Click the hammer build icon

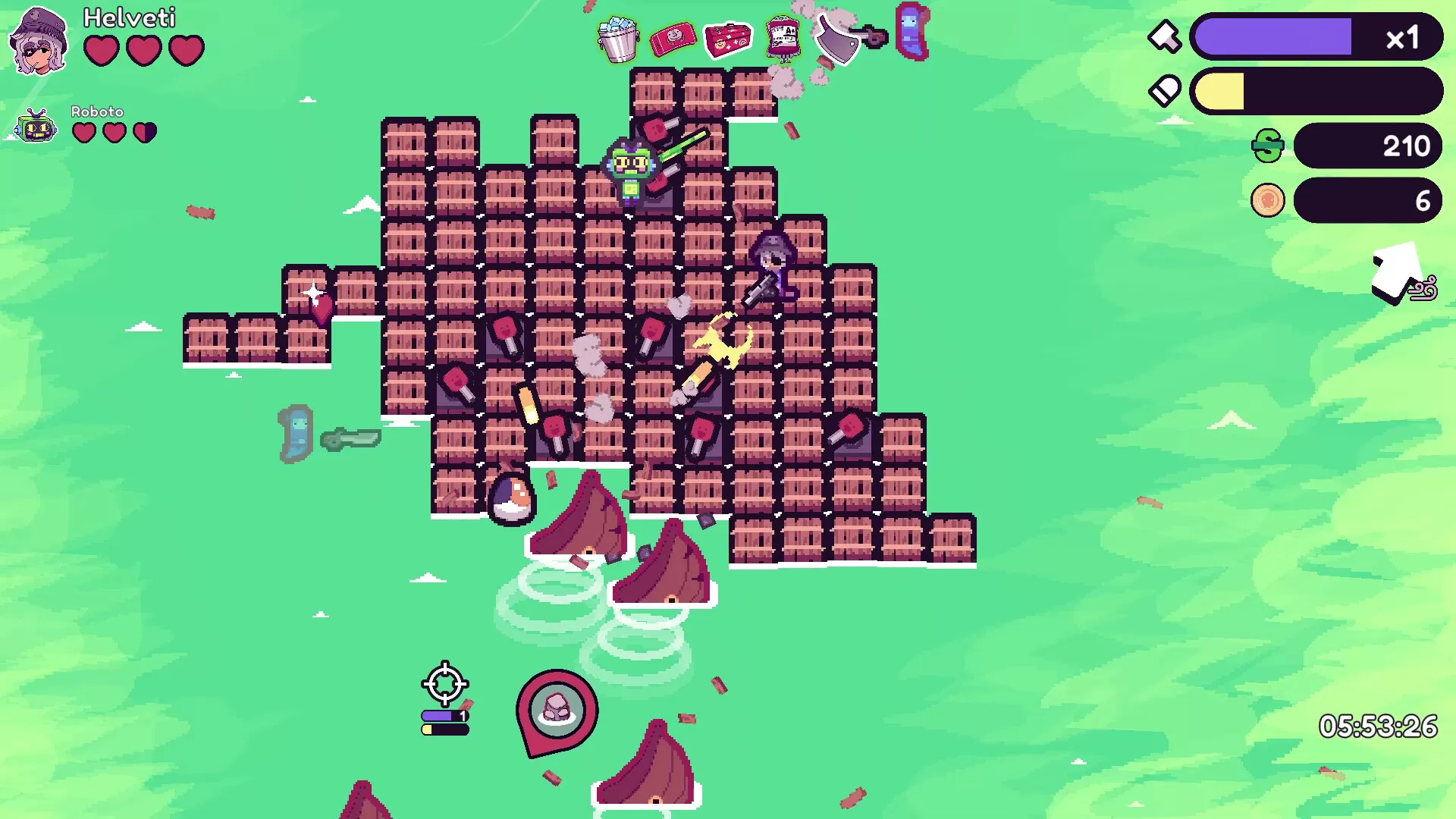tap(1164, 36)
